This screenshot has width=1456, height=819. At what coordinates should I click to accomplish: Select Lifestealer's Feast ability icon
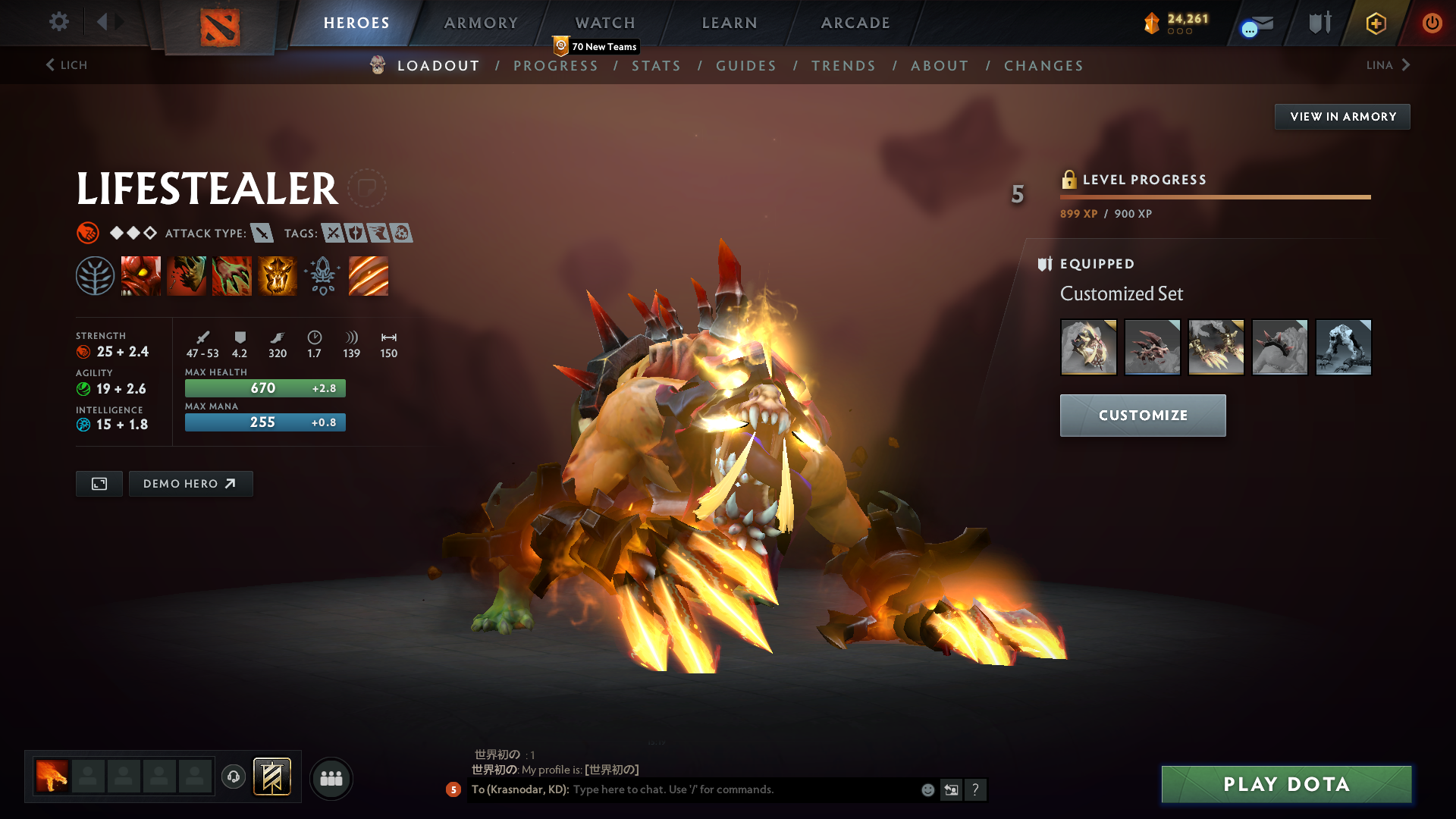tap(187, 275)
